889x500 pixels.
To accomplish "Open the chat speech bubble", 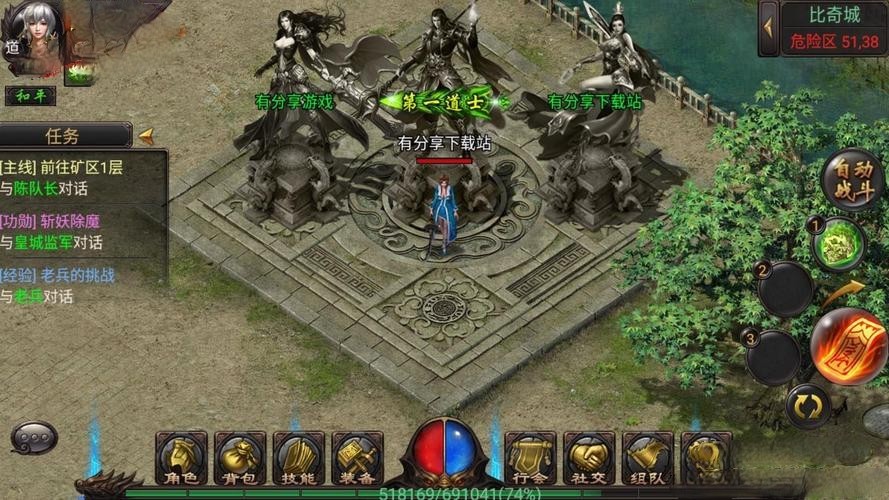I will click(x=34, y=437).
